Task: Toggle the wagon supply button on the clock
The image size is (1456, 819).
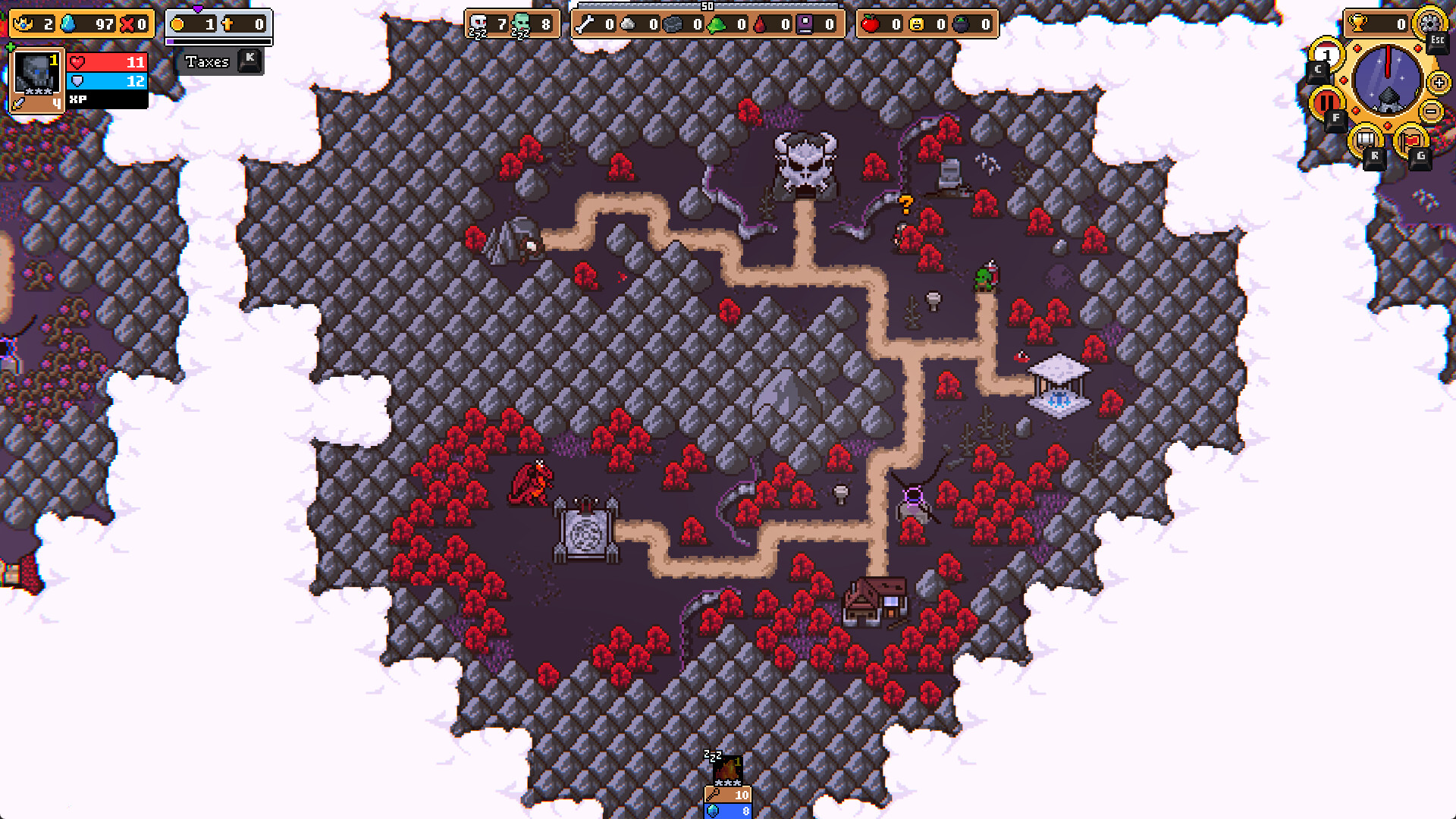Action: 1366,139
